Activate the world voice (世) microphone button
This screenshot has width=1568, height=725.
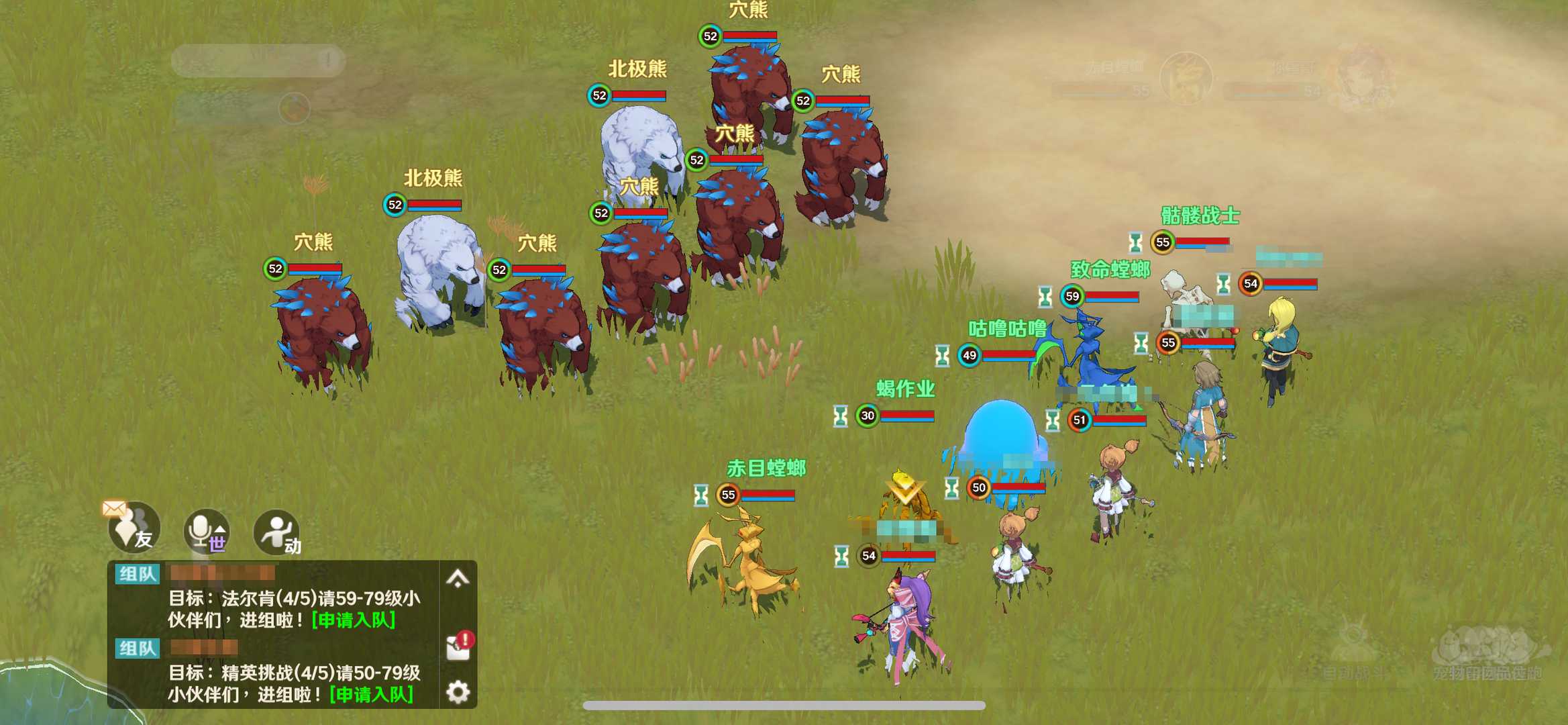[x=207, y=531]
